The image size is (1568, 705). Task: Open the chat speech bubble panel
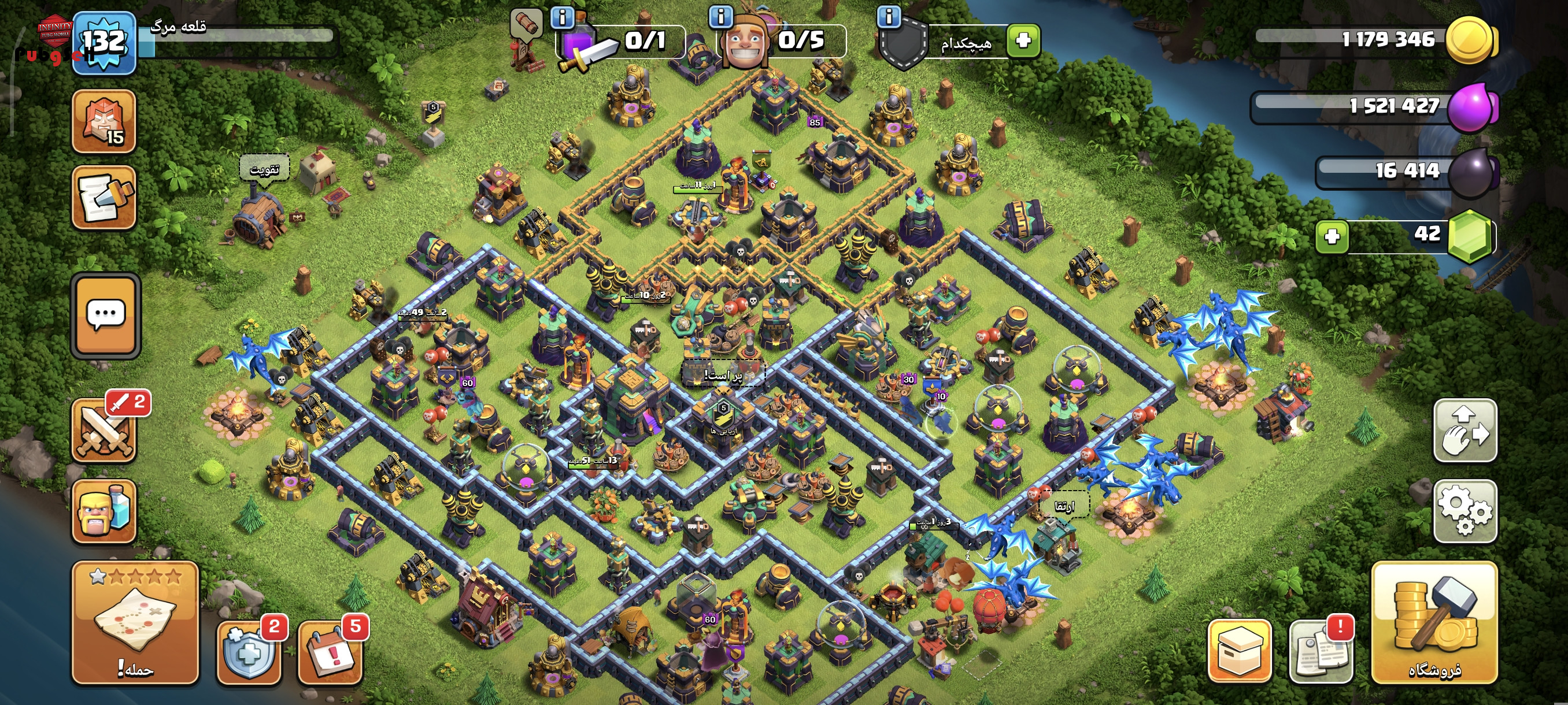106,315
